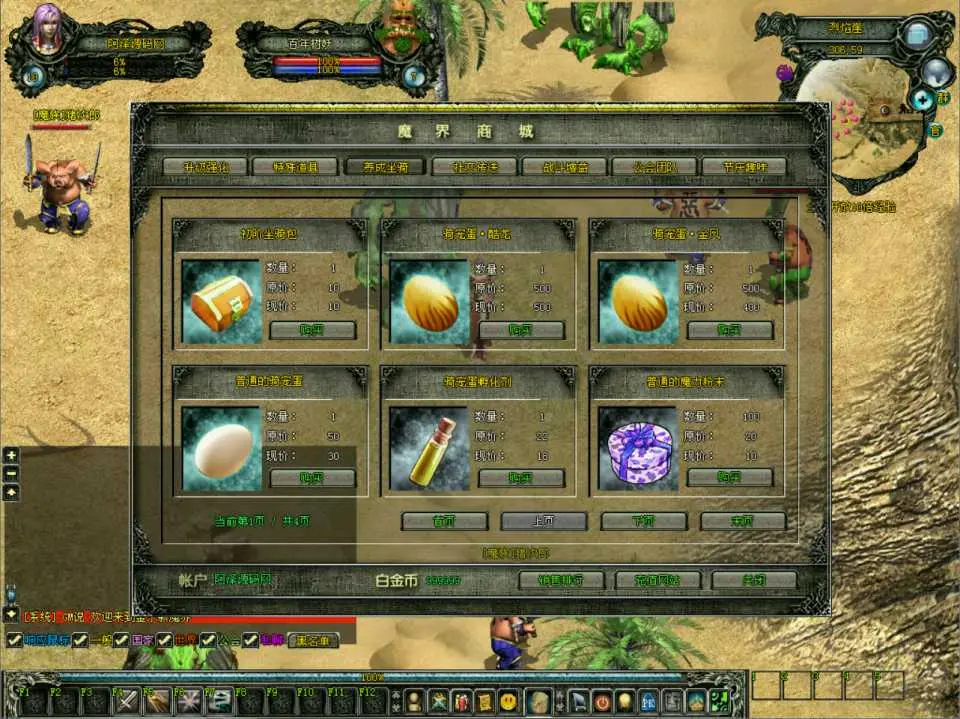The image size is (960, 719).
Task: Purchase the 普通的魔力粉末 gift box
Action: (x=730, y=478)
